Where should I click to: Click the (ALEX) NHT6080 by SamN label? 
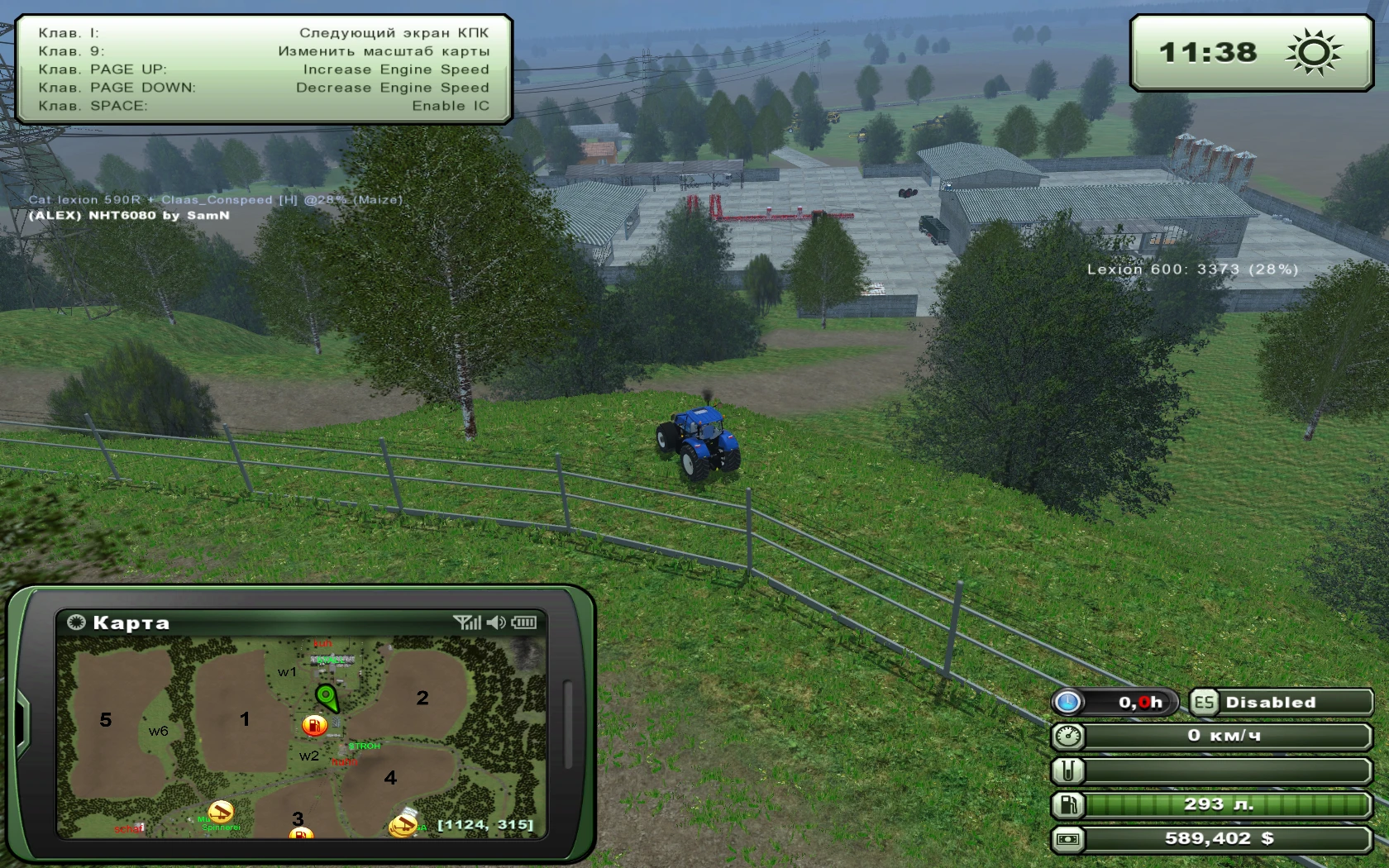pyautogui.click(x=129, y=215)
